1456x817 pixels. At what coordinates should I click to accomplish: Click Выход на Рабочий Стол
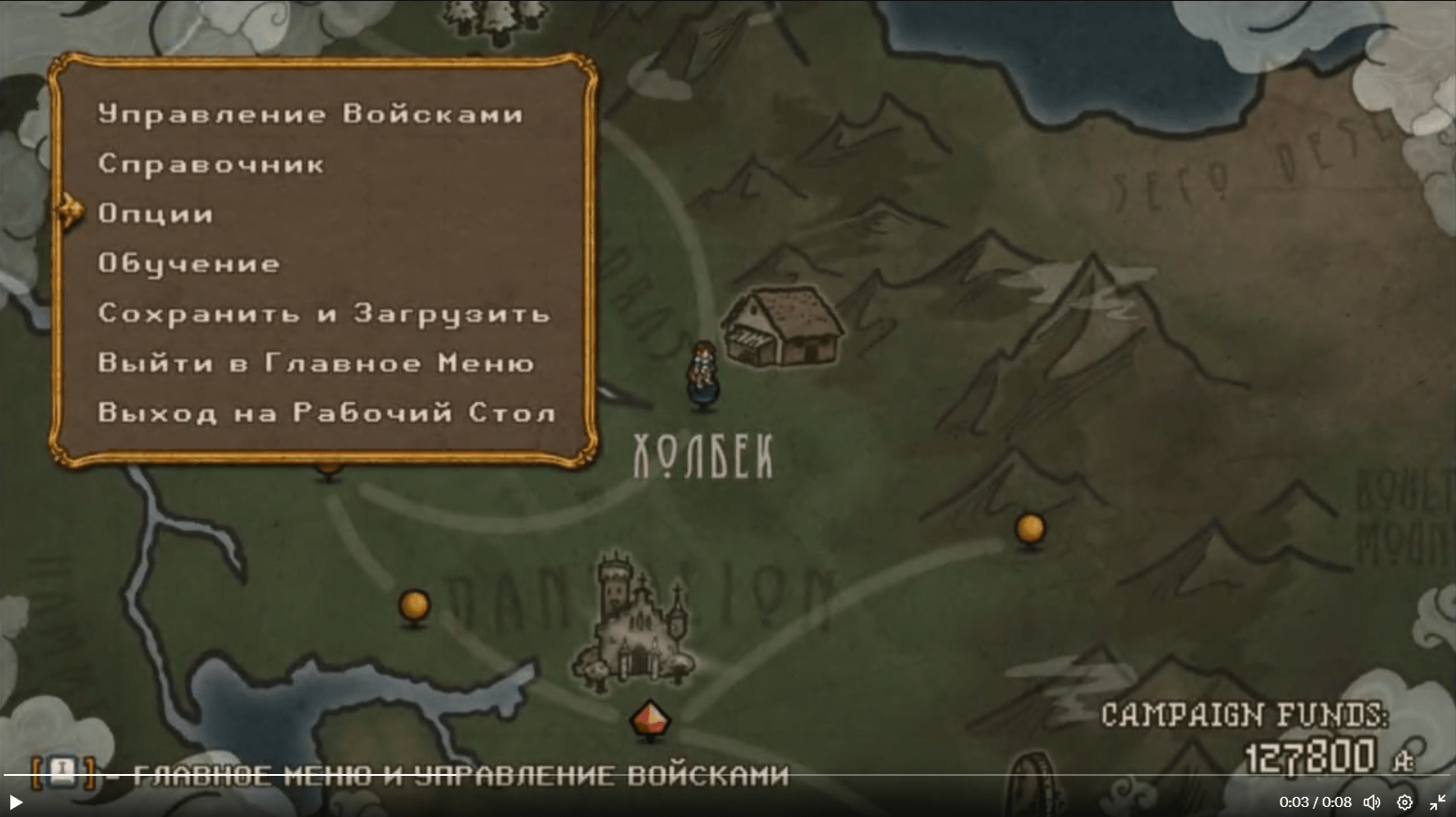pyautogui.click(x=326, y=413)
